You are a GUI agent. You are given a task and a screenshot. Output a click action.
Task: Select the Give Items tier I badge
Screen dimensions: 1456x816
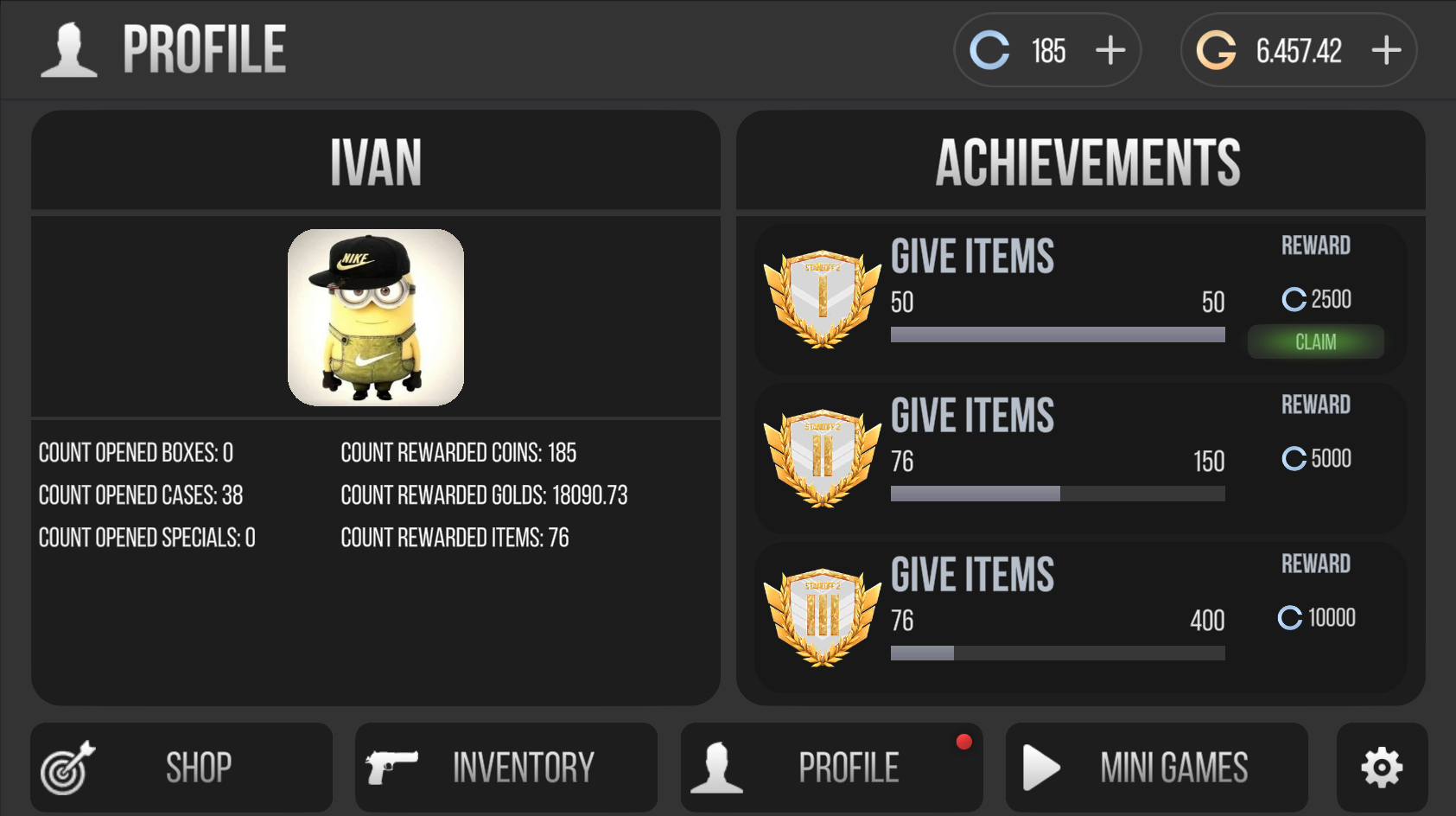pyautogui.click(x=821, y=298)
